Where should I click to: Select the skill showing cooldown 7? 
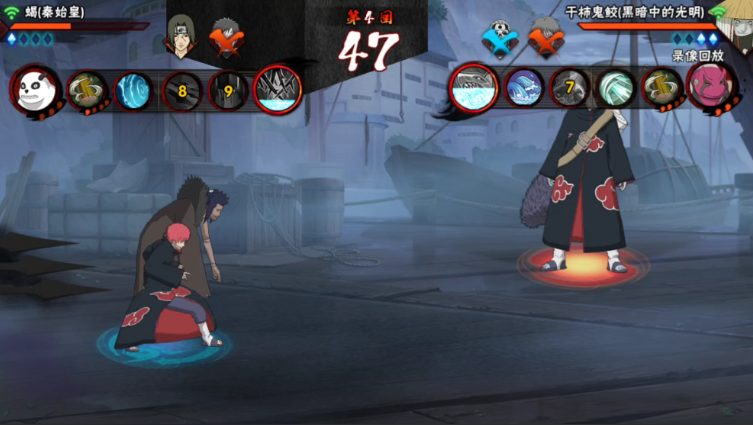(x=569, y=88)
